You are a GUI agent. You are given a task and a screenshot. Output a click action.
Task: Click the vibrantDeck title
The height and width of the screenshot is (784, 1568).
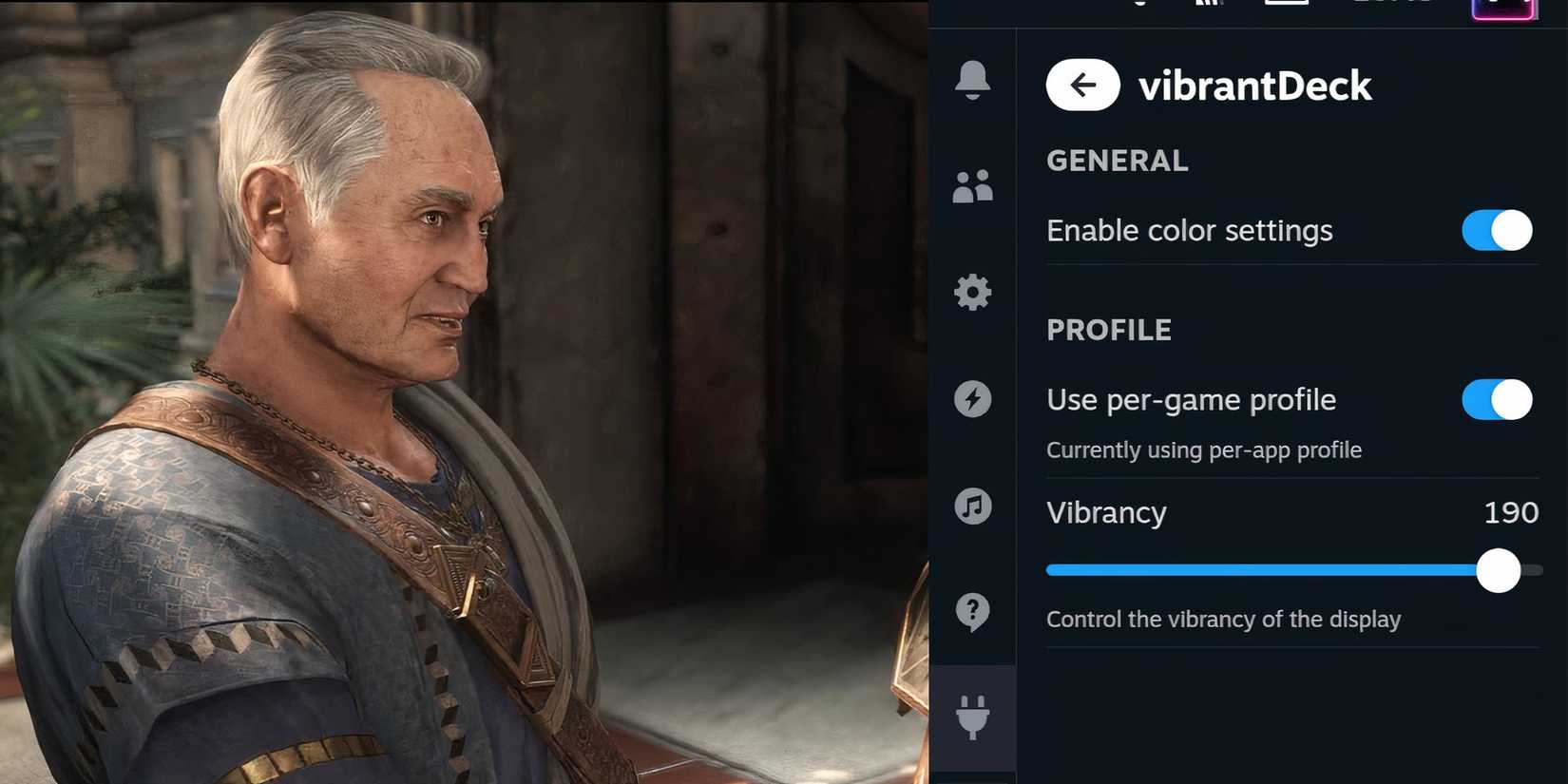(1256, 85)
